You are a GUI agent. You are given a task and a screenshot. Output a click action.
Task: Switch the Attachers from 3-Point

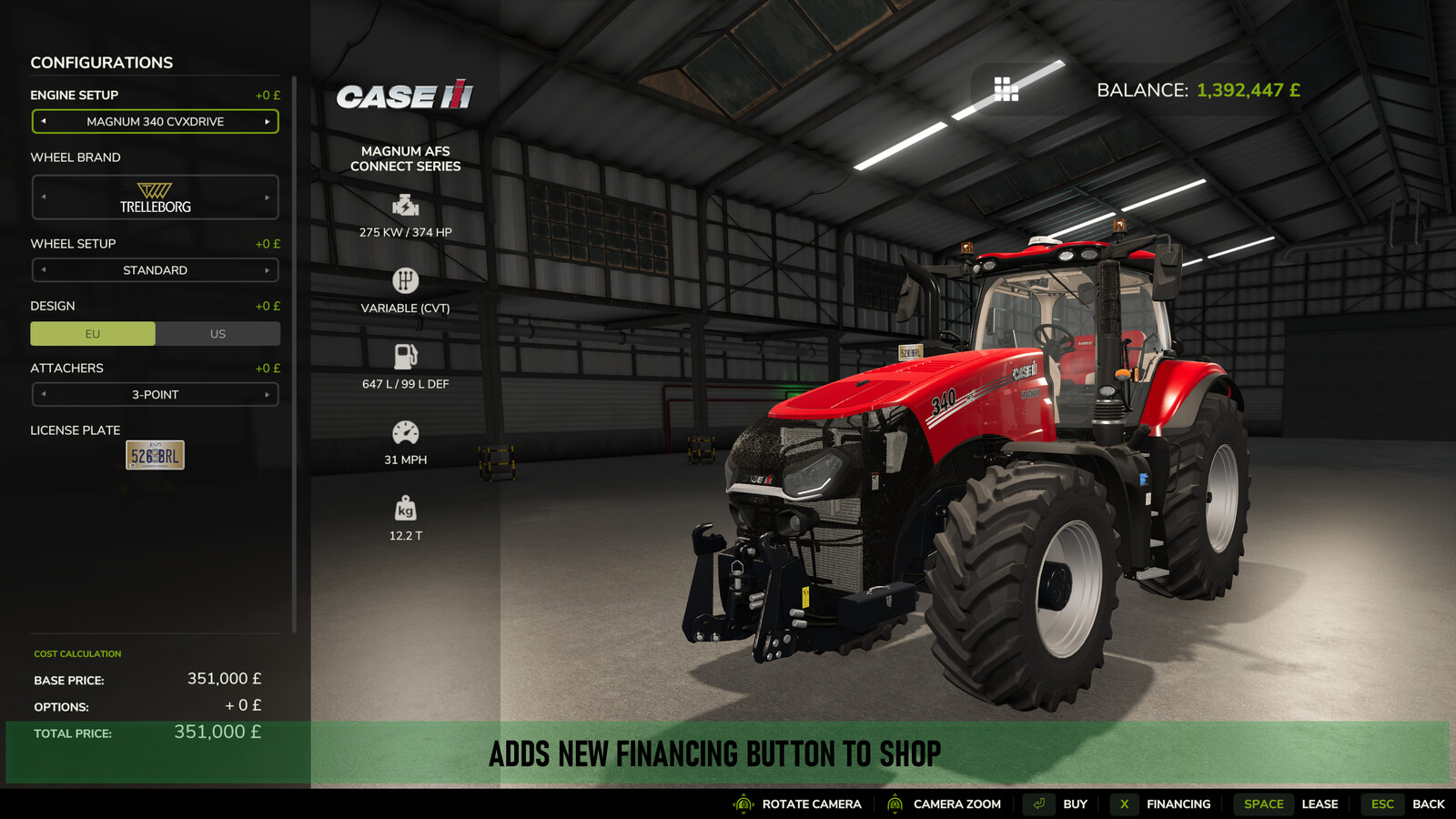coord(268,394)
